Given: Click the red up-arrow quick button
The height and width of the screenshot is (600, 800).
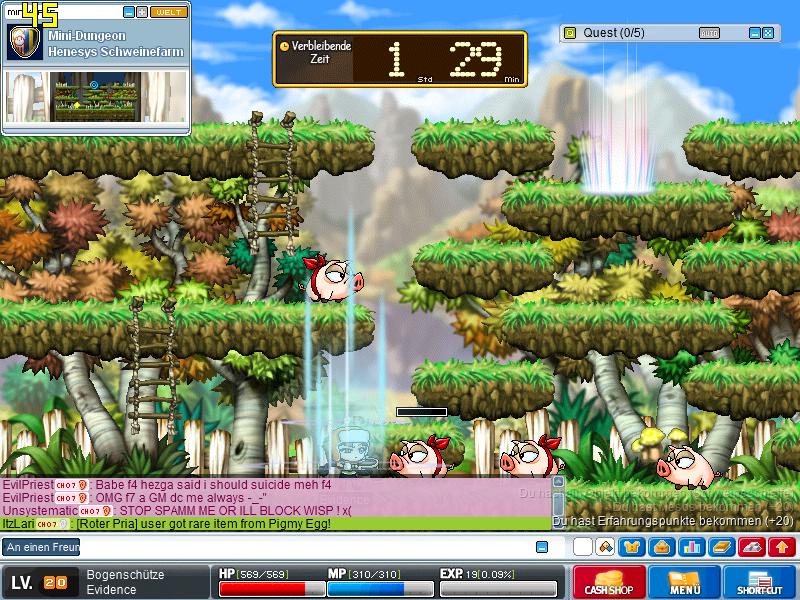Looking at the screenshot, I should 782,547.
